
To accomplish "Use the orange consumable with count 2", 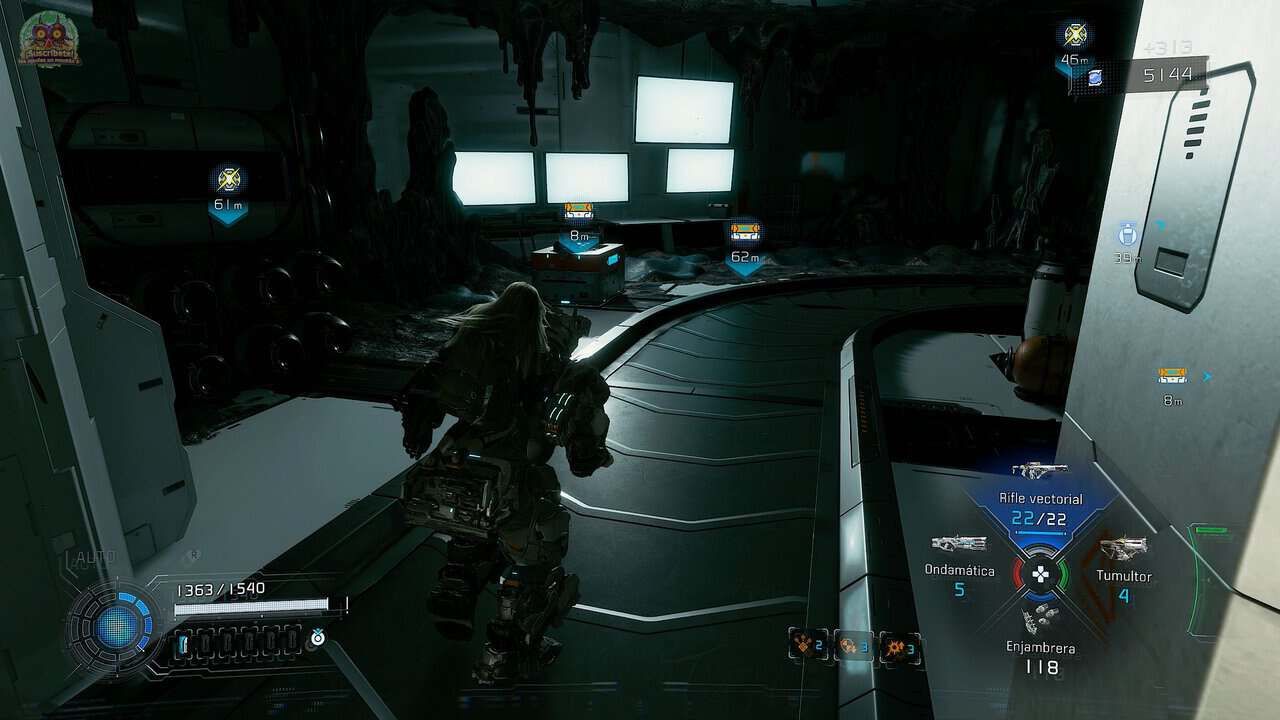I will pos(805,645).
